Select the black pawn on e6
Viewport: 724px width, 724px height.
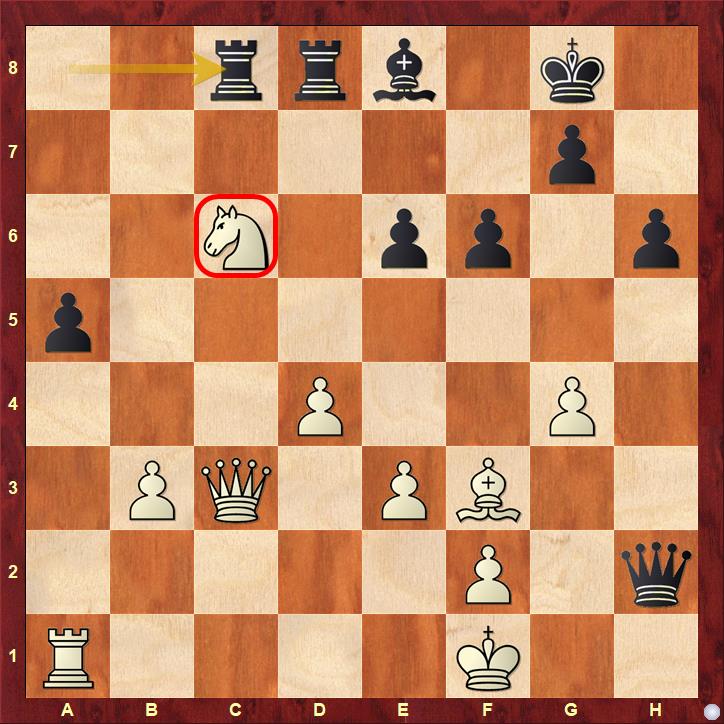coord(404,236)
